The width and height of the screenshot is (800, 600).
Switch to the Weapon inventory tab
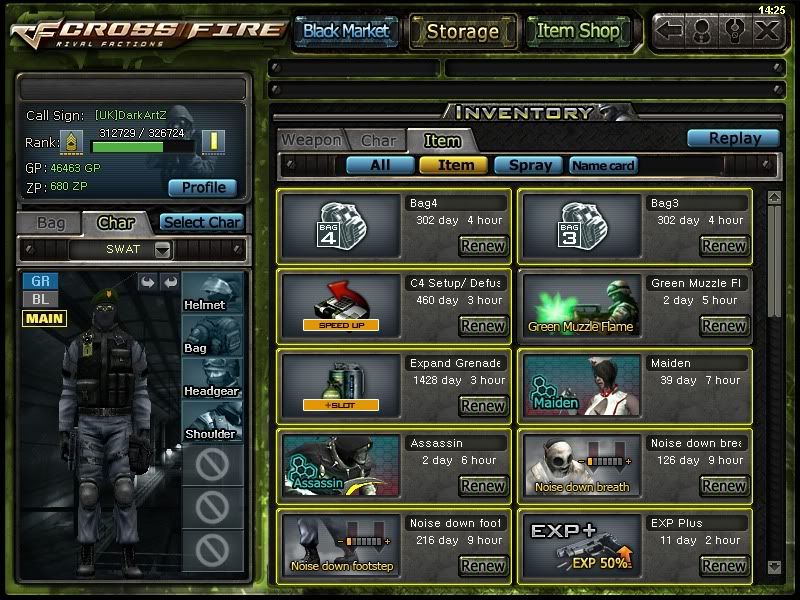point(310,141)
